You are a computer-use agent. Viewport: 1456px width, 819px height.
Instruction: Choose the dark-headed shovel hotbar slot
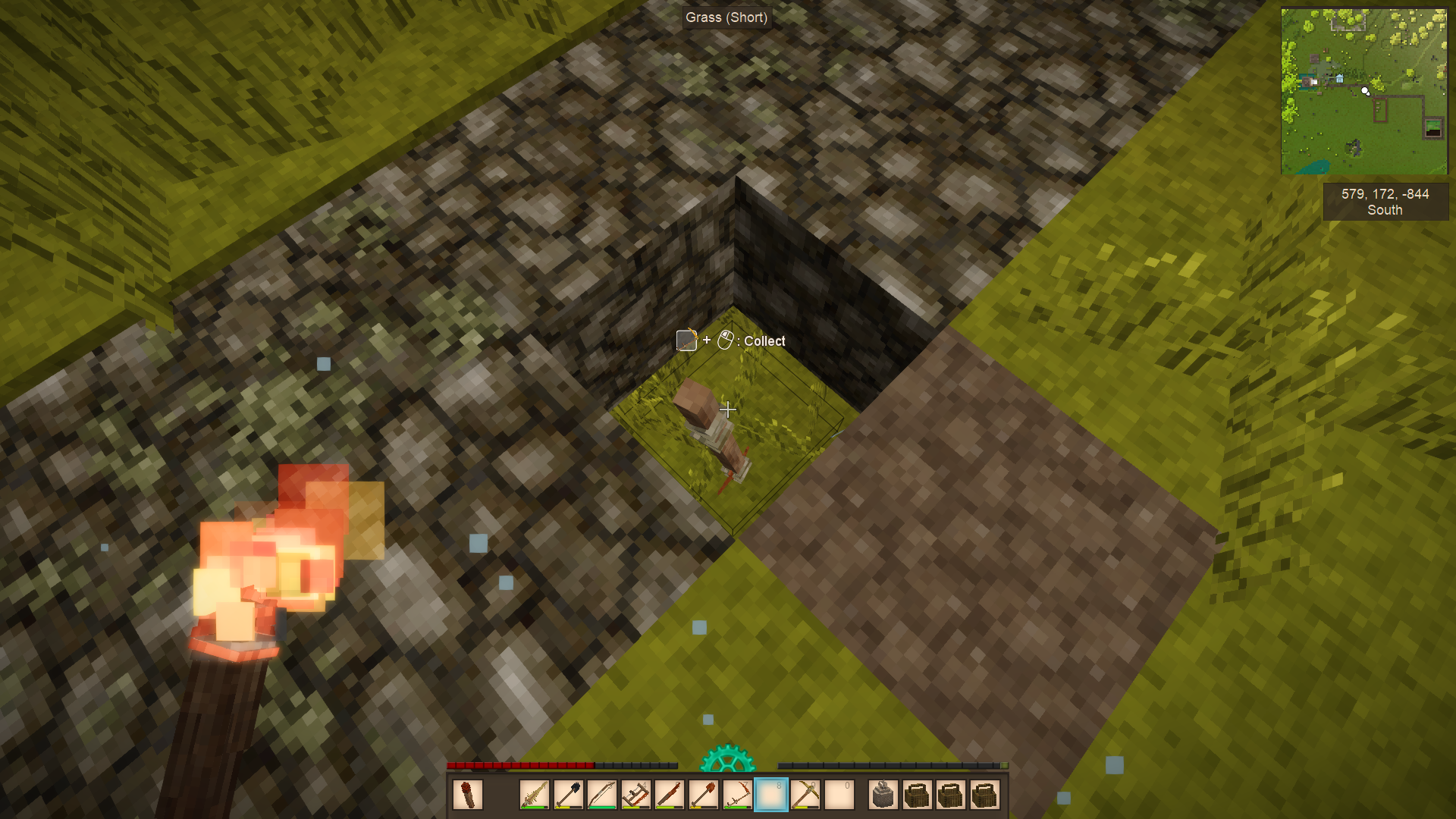click(x=568, y=795)
